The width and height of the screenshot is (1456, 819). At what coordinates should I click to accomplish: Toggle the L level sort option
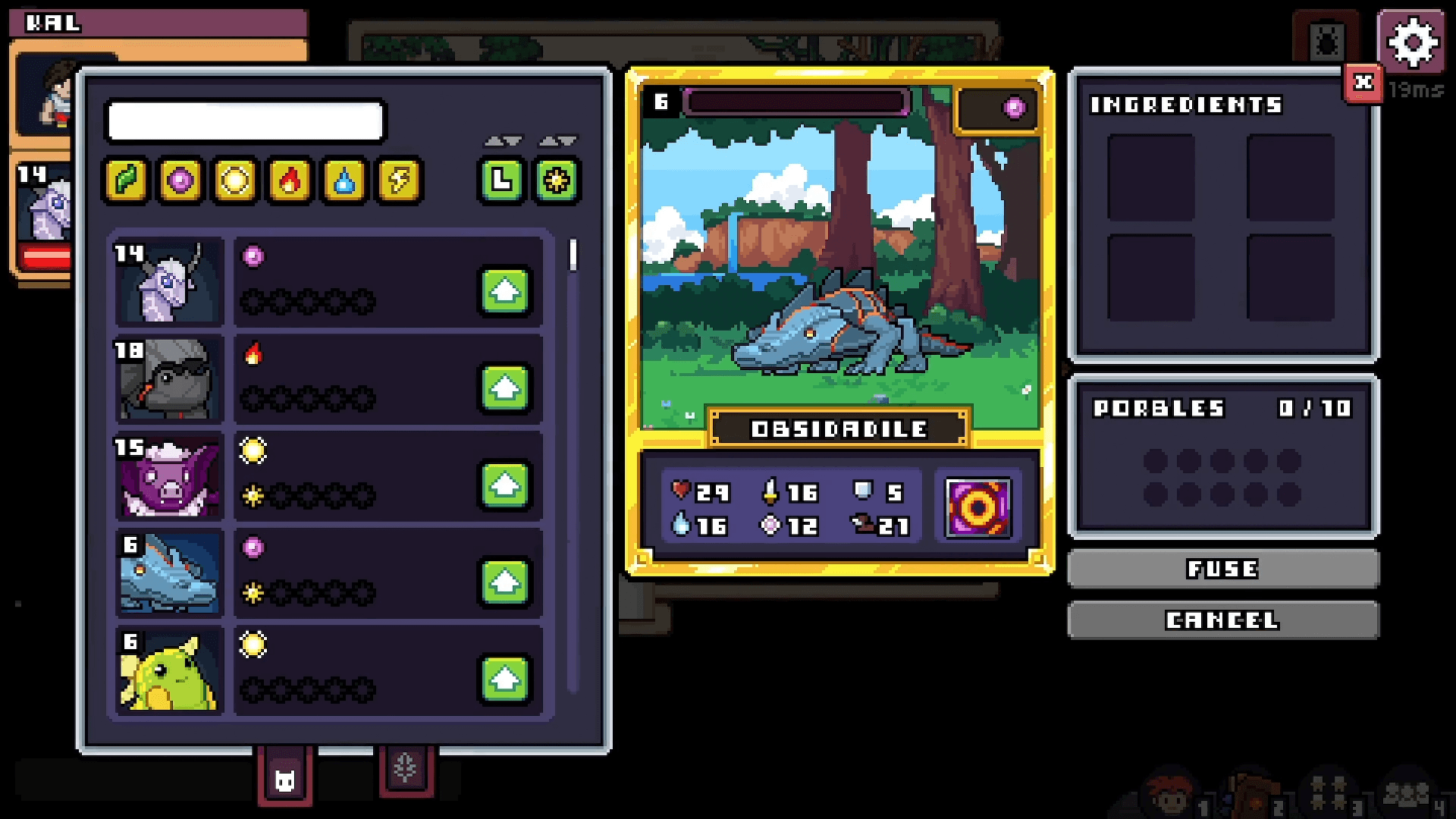point(501,180)
